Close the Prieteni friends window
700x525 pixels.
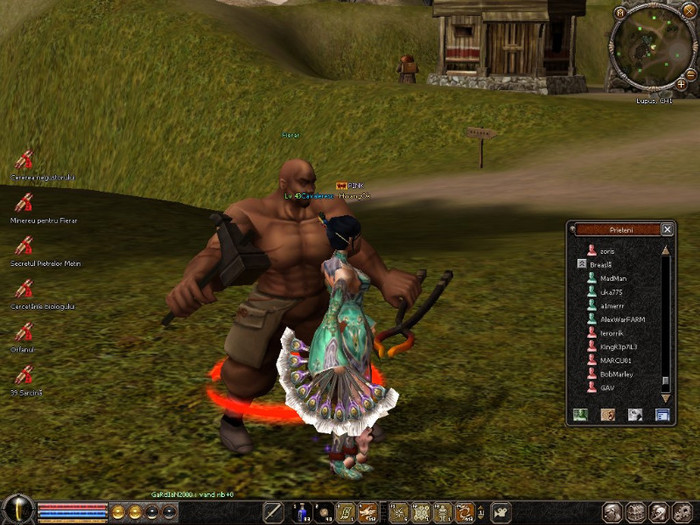pos(667,229)
